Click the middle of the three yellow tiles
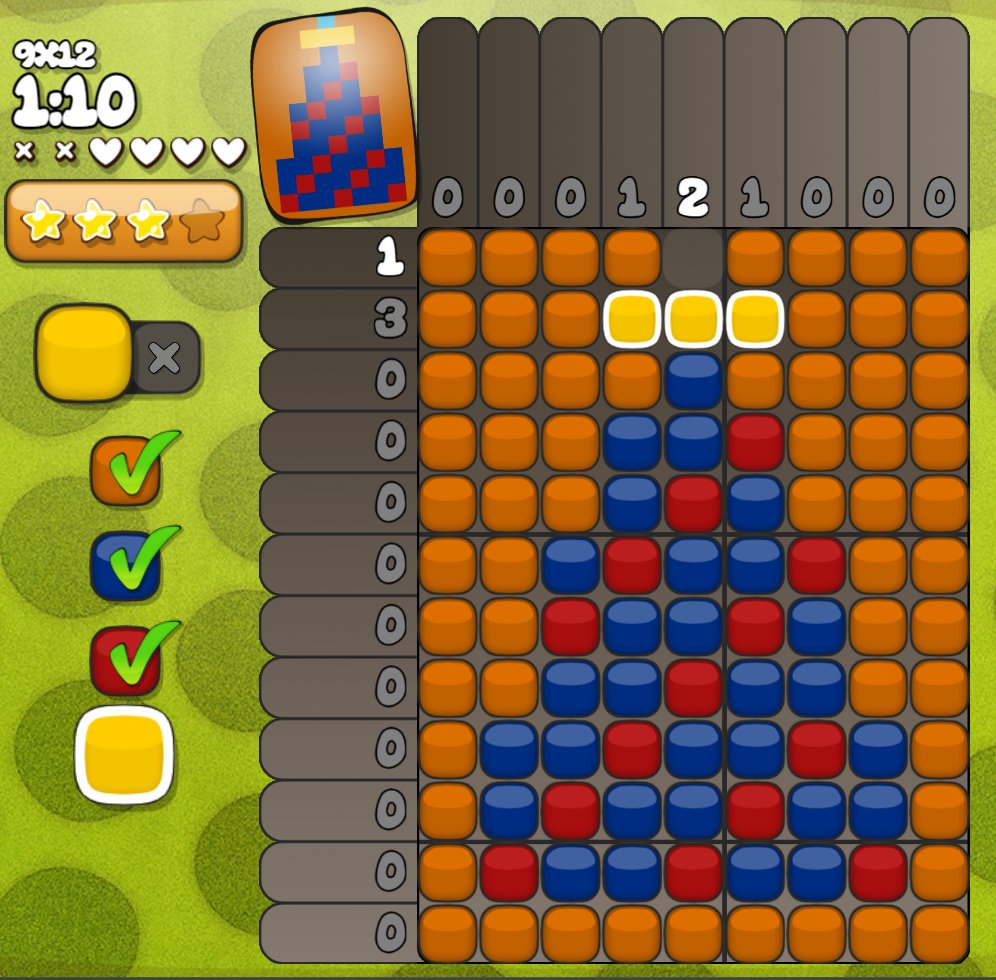This screenshot has height=980, width=996. tap(693, 320)
